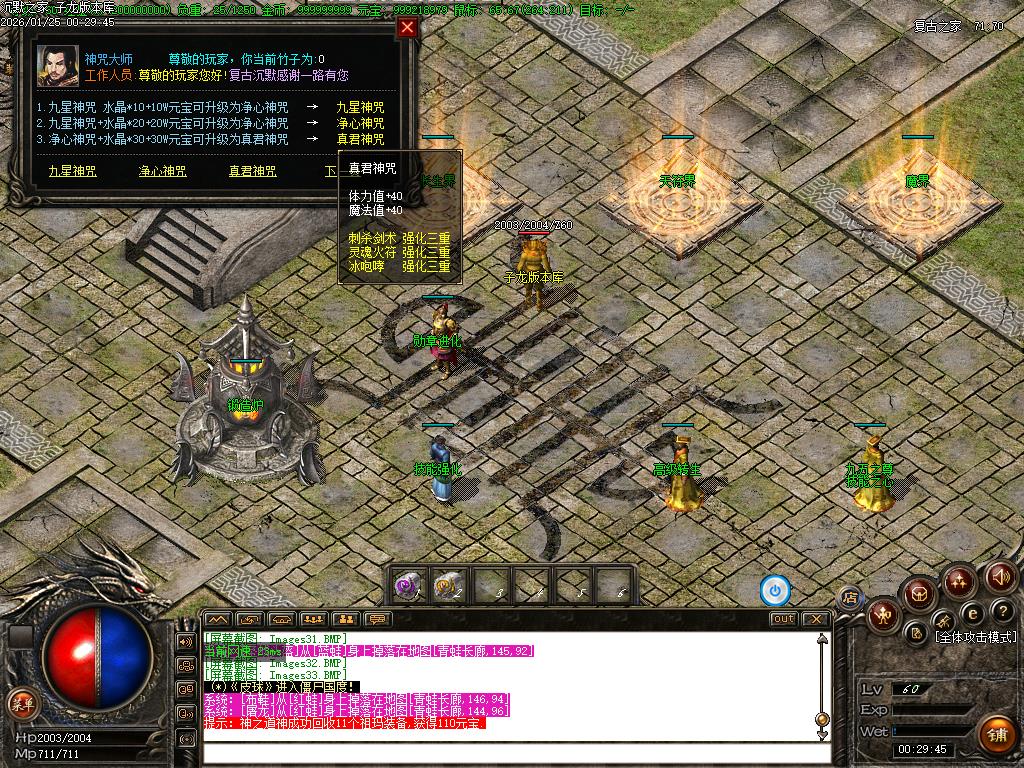Open the round 菜单 menu button
This screenshot has height=768, width=1024.
click(x=20, y=702)
